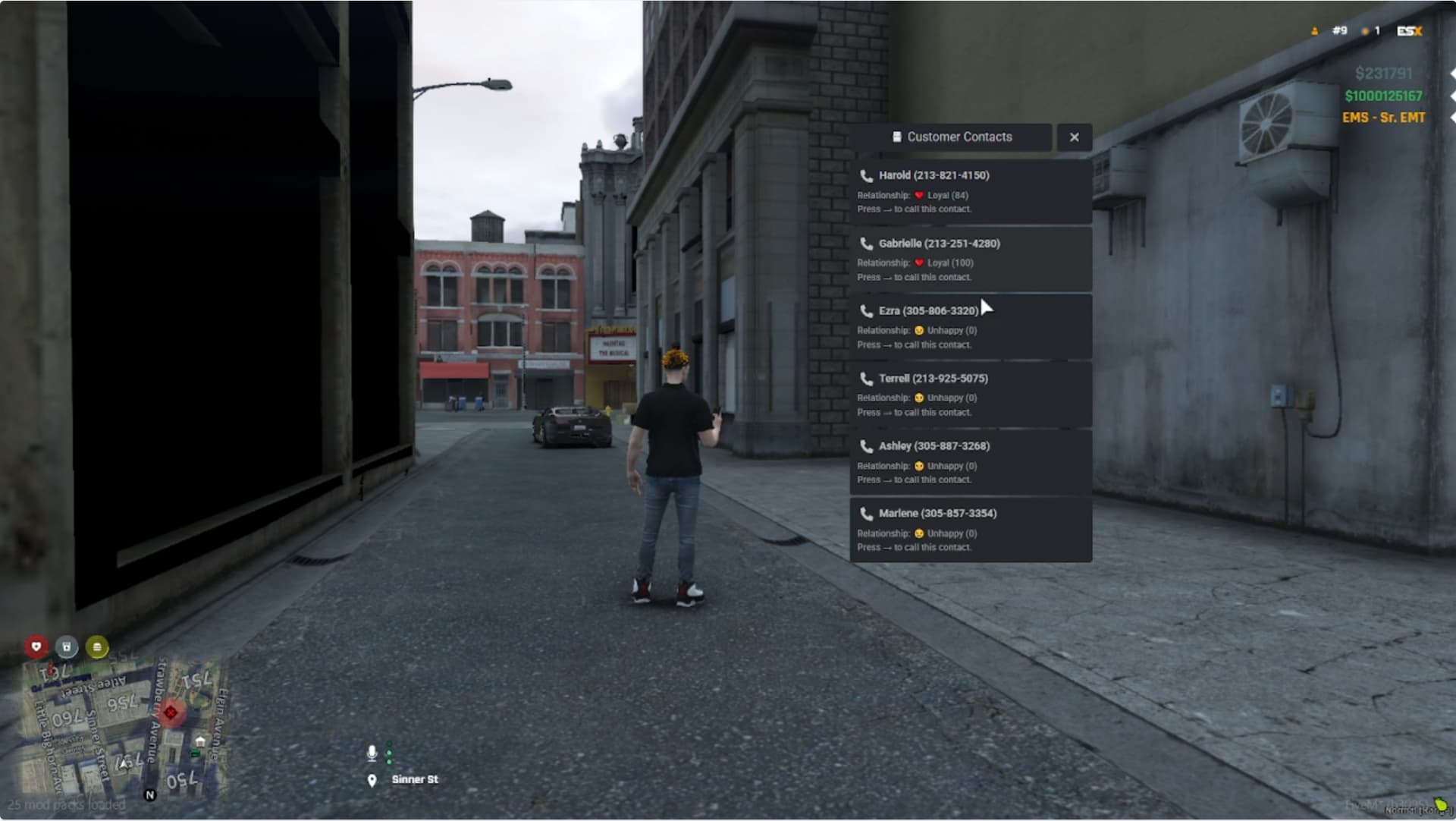Click the microphone voice icon above Sinner St
Screen dimensions: 1456x821
[x=372, y=753]
